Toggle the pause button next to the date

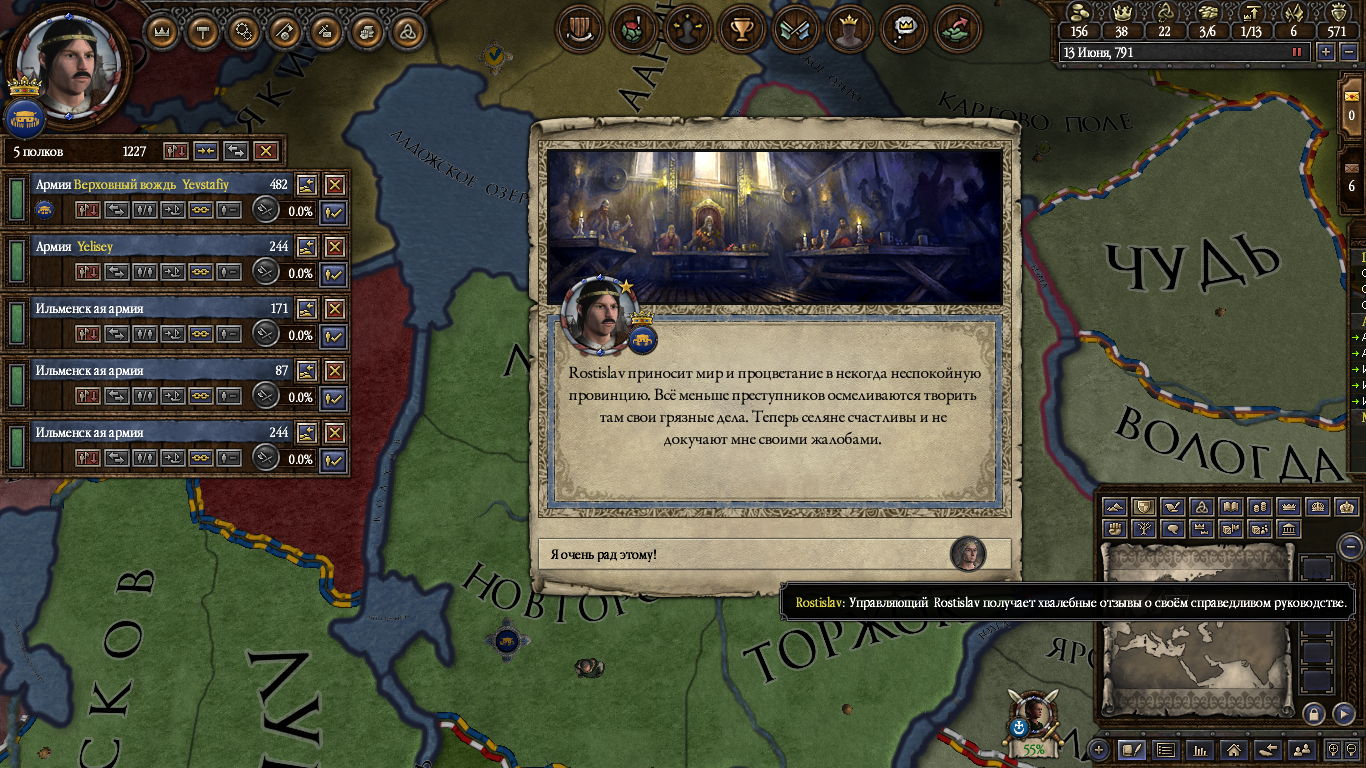(1298, 52)
